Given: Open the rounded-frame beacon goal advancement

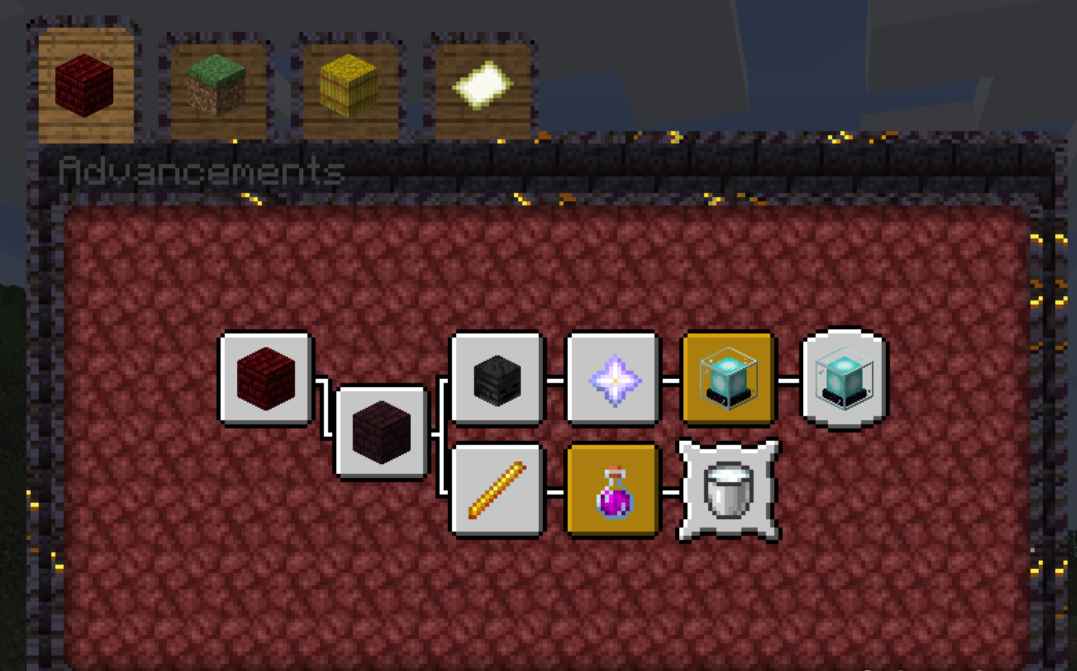Looking at the screenshot, I should pyautogui.click(x=844, y=379).
